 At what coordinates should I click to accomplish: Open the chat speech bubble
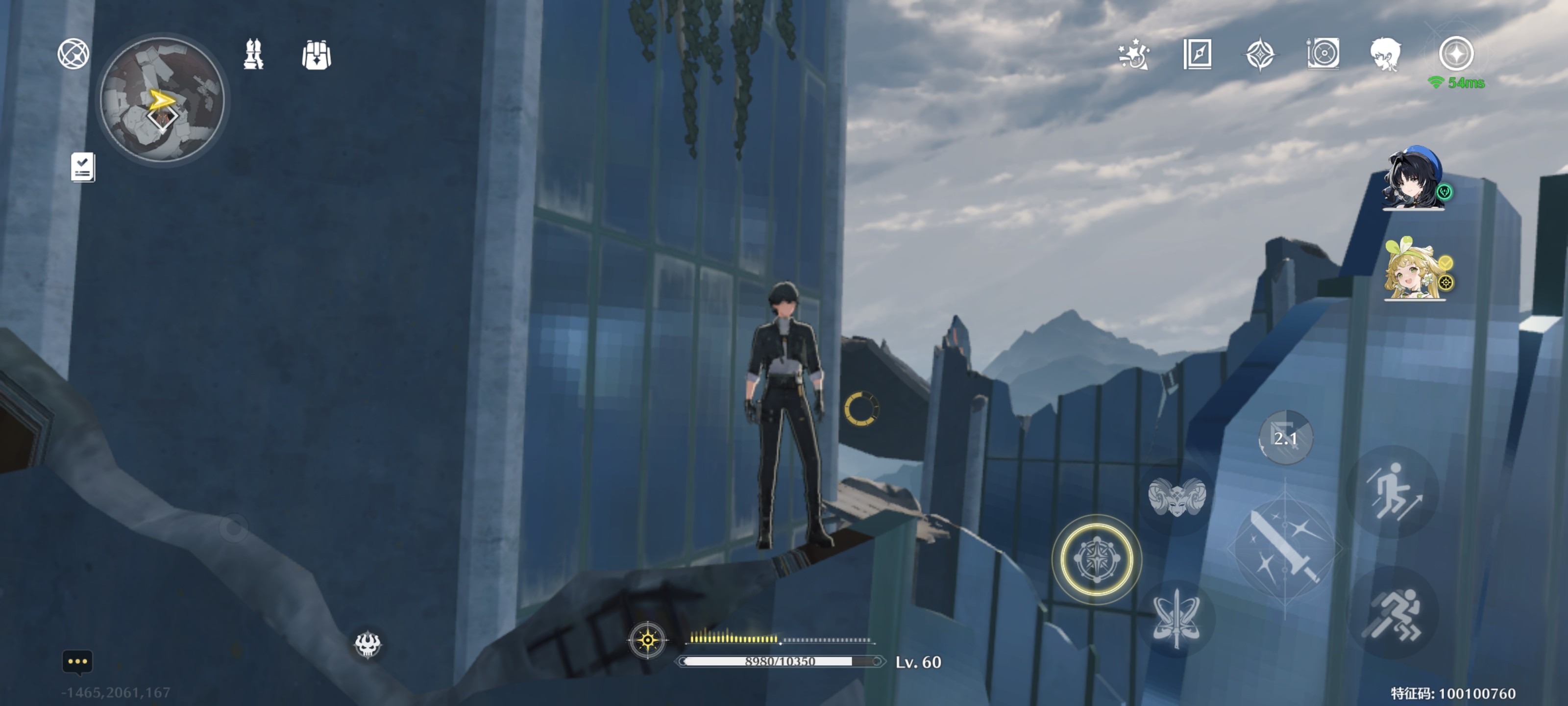coord(77,661)
